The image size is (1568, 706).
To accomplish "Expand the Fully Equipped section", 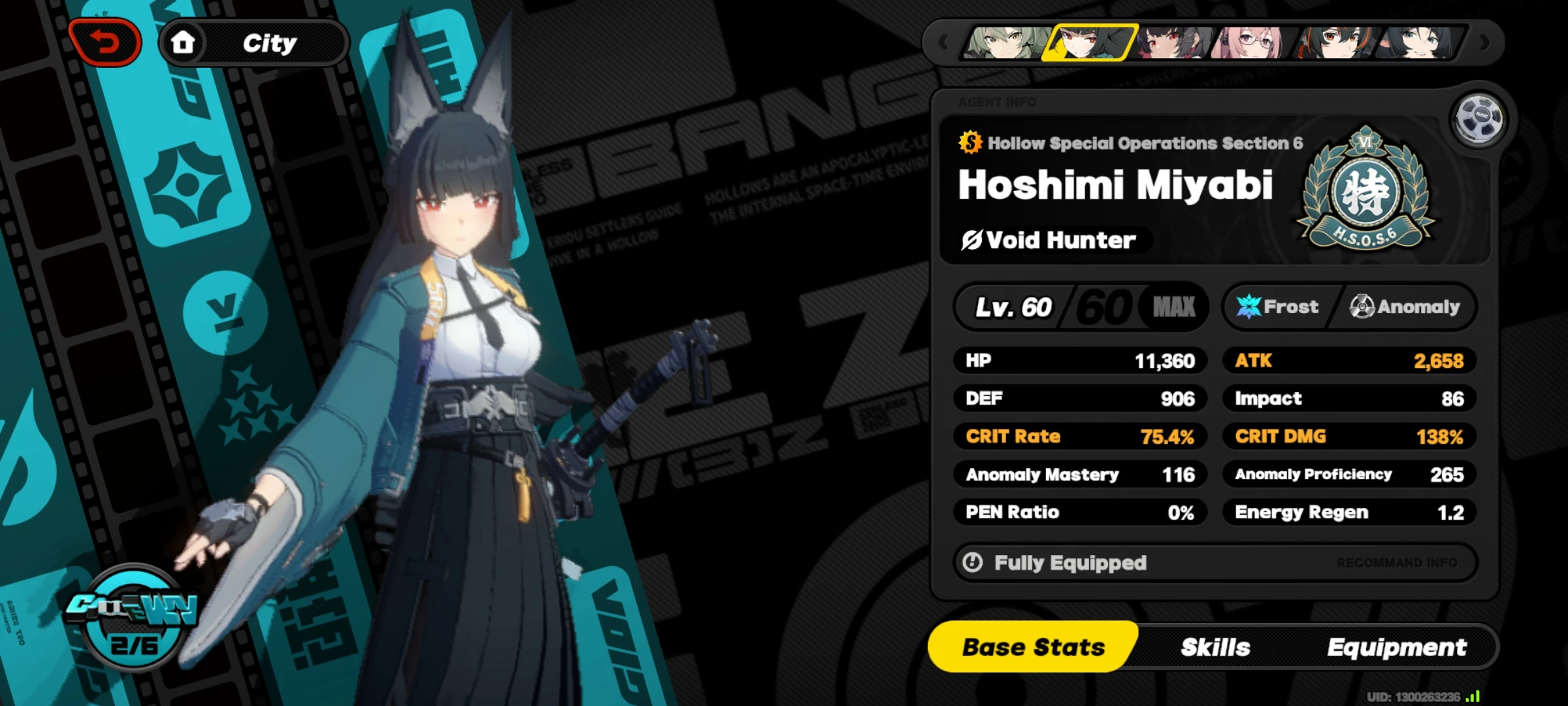I will tap(1069, 562).
